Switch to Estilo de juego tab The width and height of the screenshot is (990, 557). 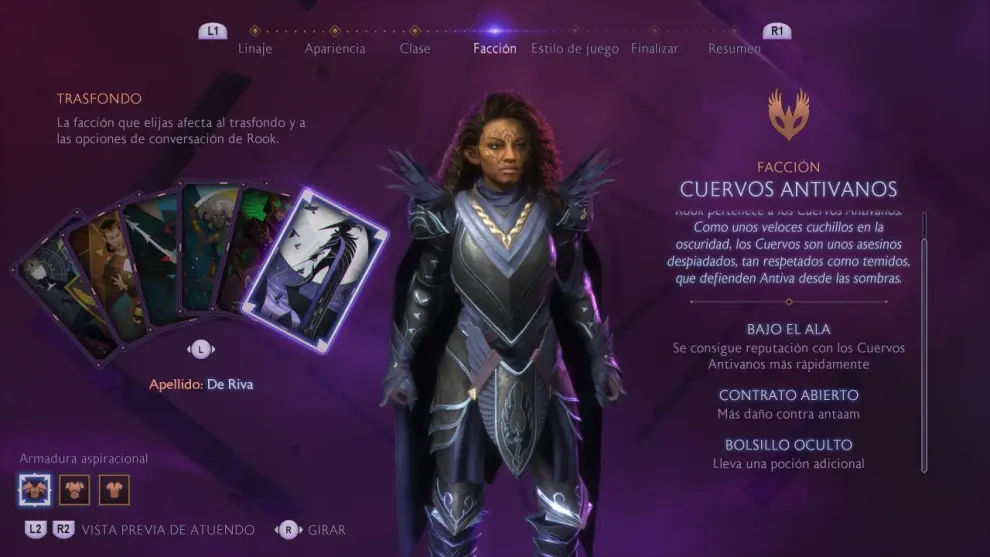[x=575, y=48]
